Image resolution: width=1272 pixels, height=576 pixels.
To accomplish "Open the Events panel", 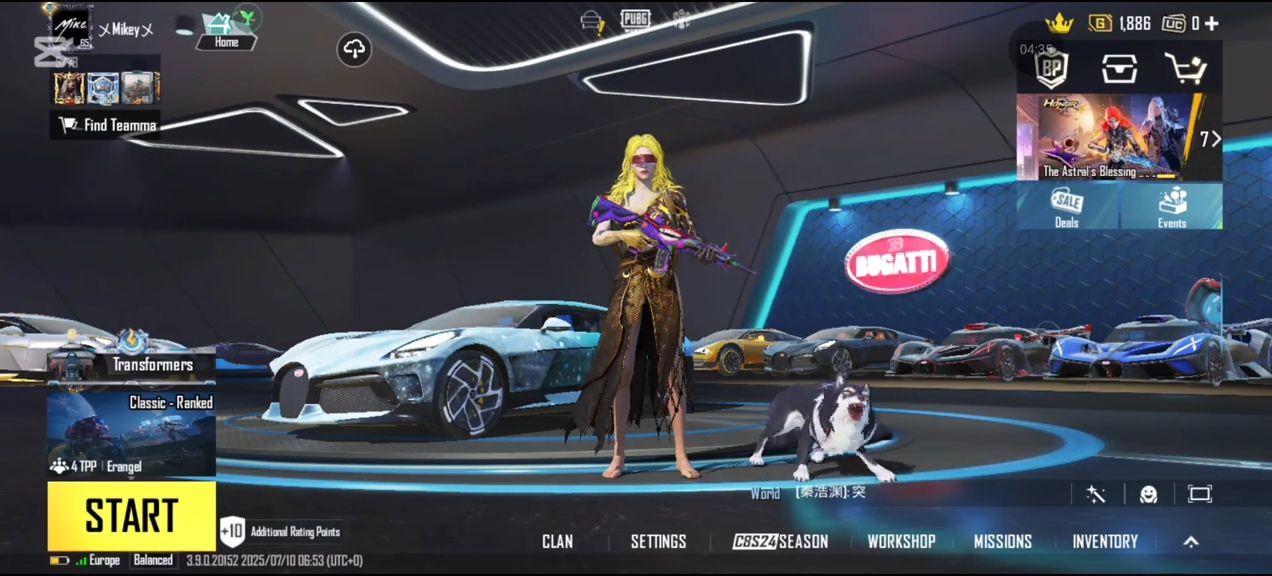I will pos(1171,207).
